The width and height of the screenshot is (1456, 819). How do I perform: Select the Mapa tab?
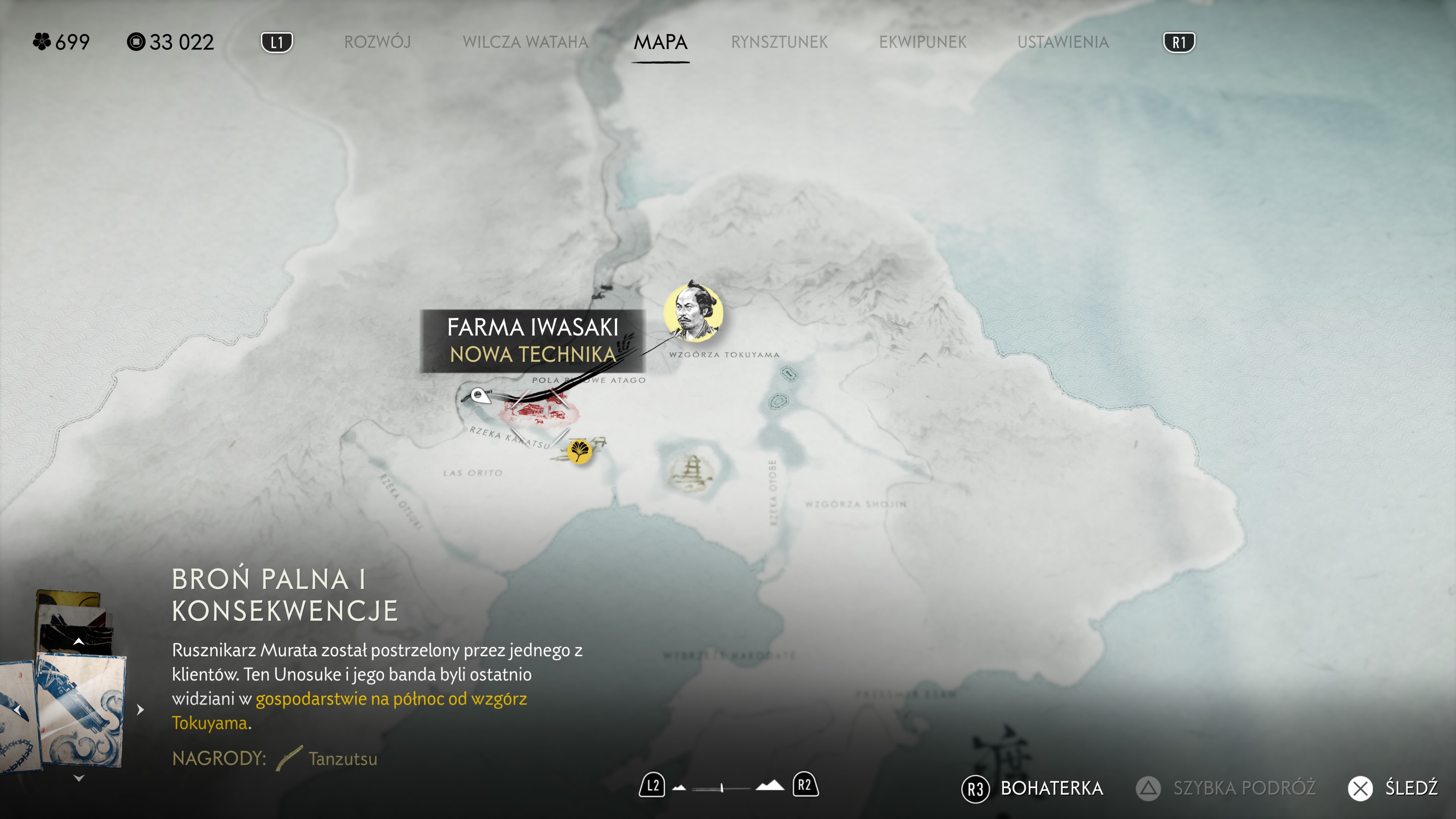(660, 42)
